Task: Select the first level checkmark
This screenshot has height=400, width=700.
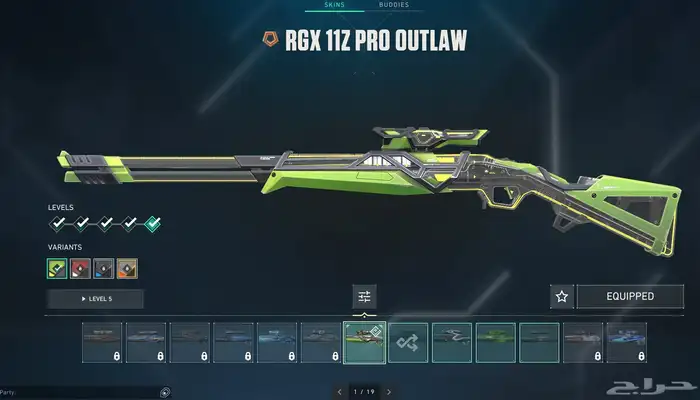Action: [x=59, y=224]
